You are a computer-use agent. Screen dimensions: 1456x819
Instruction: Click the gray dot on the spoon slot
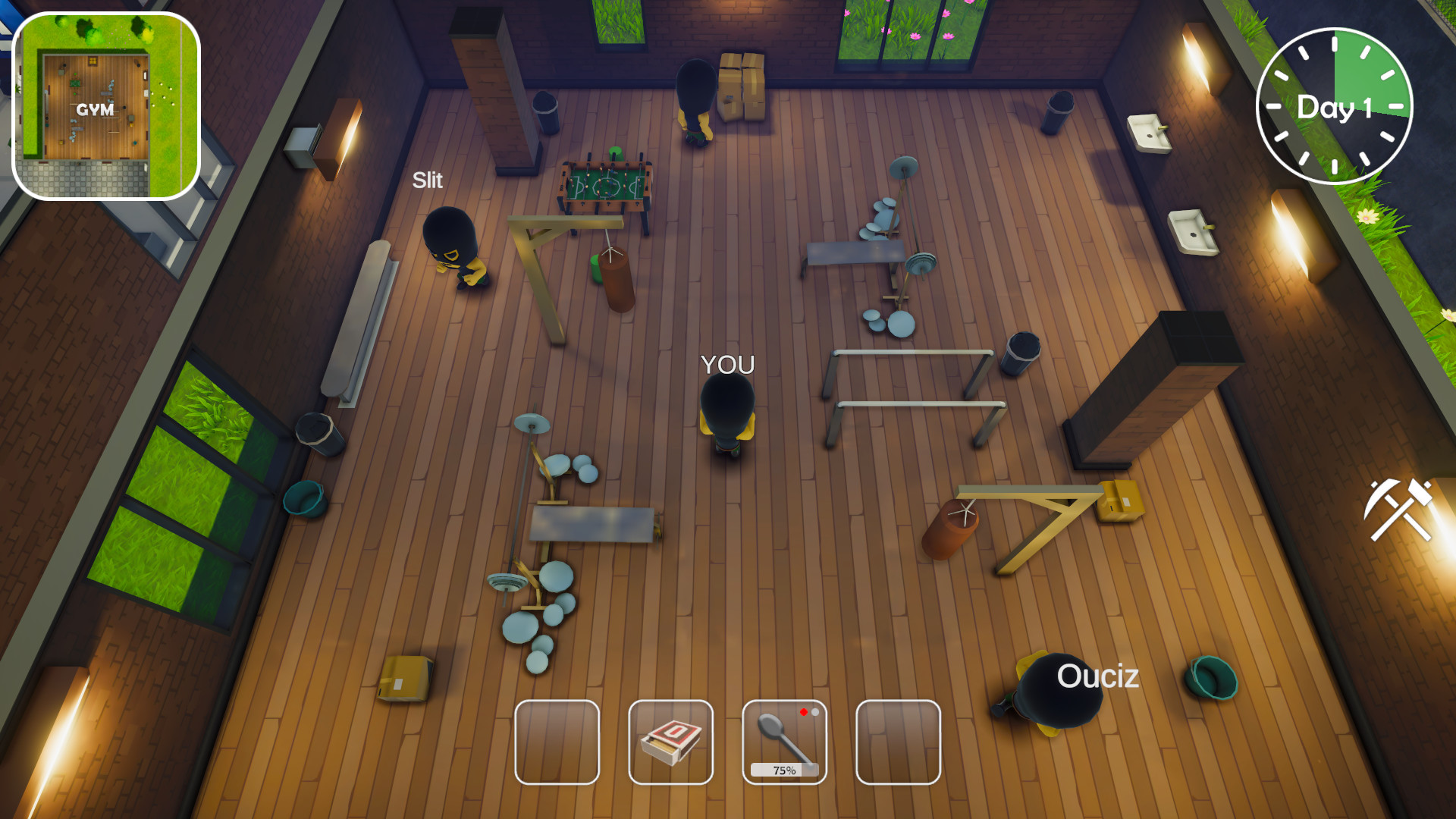(816, 713)
